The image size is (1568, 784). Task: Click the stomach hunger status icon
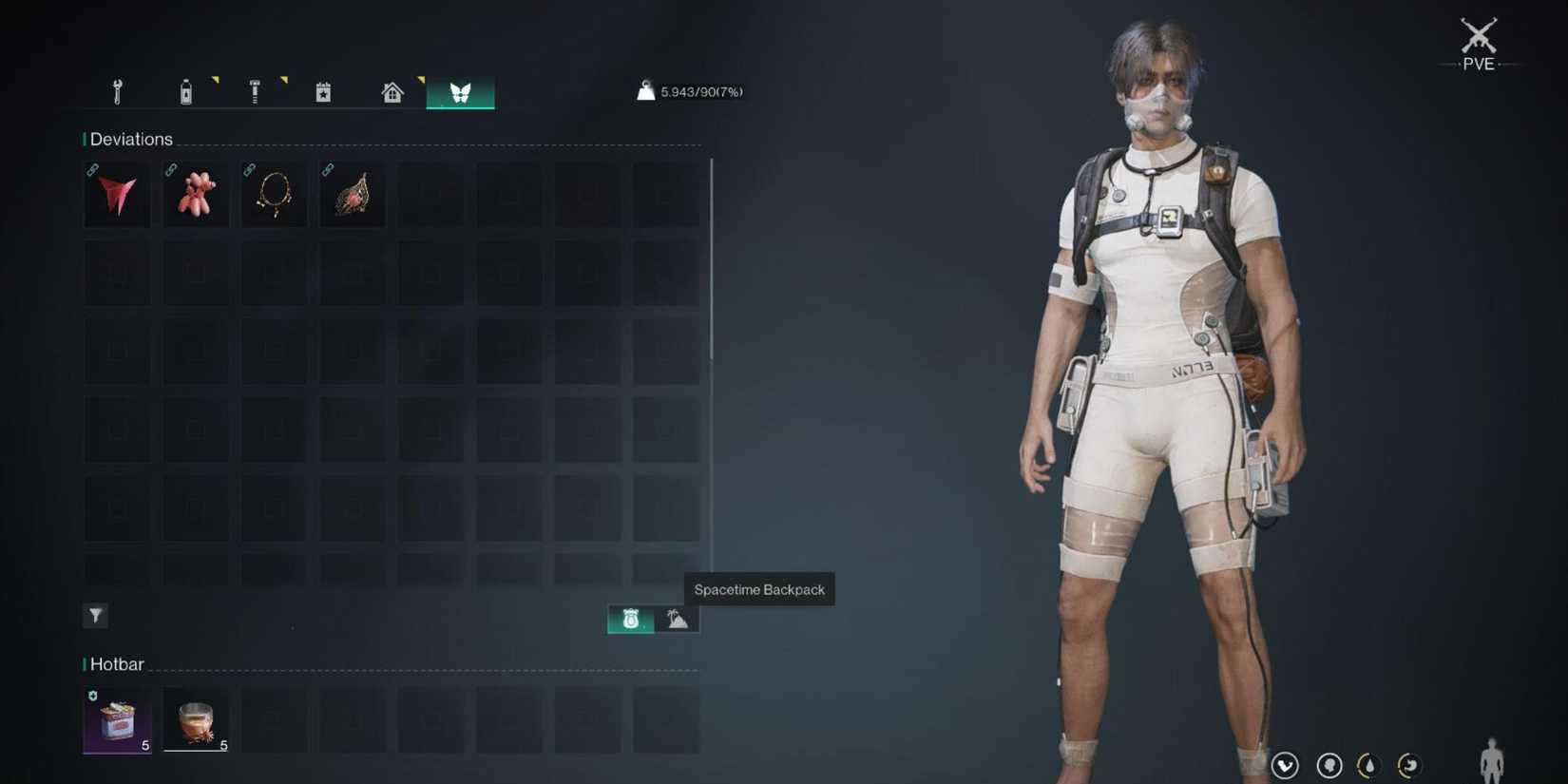click(x=1409, y=764)
